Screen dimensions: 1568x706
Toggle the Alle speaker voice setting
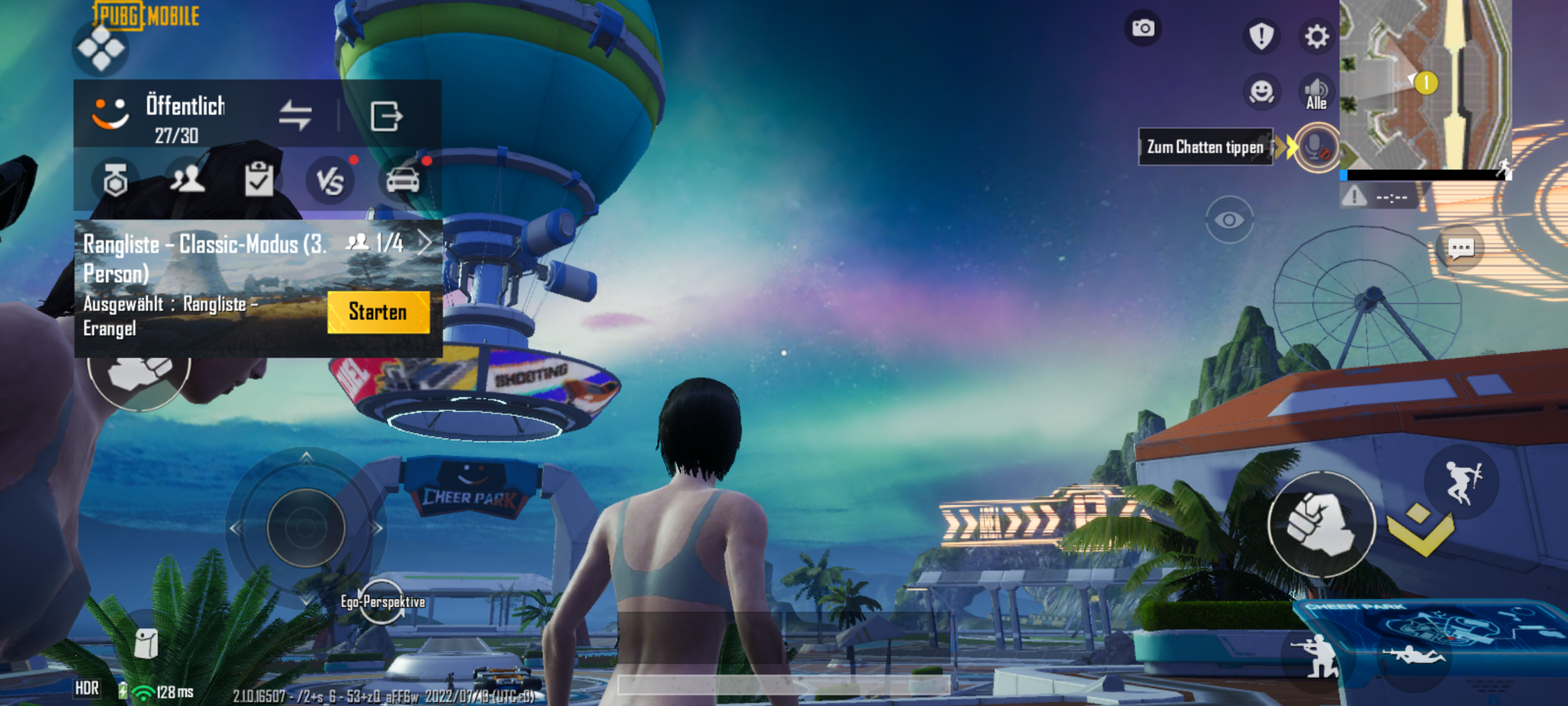[1316, 92]
